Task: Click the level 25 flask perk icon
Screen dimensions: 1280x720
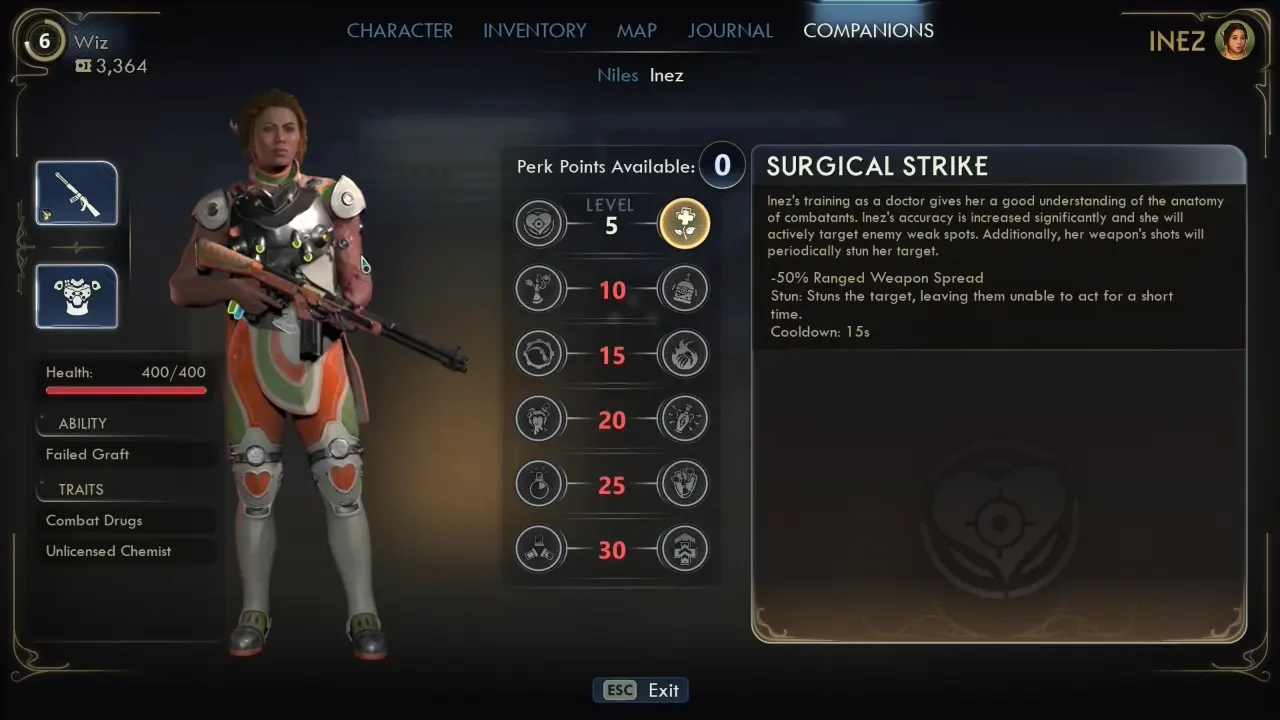Action: coord(539,484)
